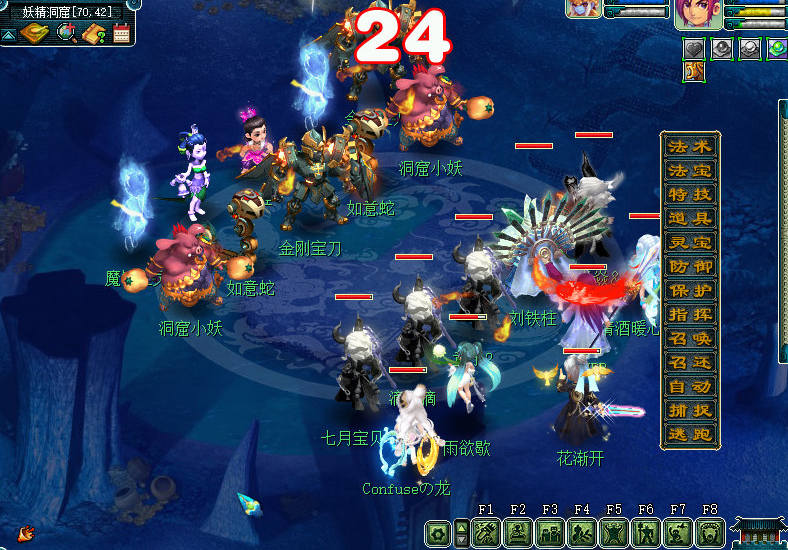Choose the 召还 (Recall) command
The height and width of the screenshot is (550, 788).
(689, 362)
